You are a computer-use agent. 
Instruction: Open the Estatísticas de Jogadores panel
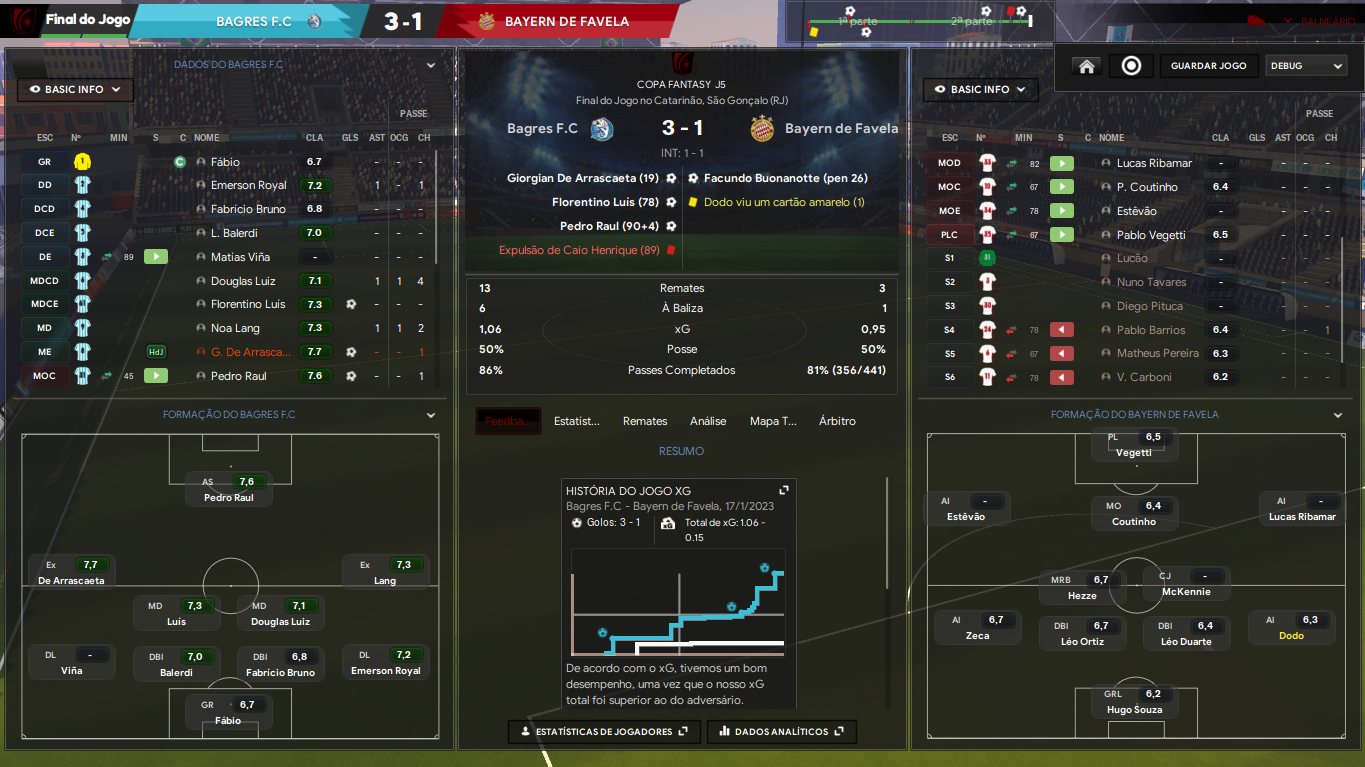click(598, 732)
